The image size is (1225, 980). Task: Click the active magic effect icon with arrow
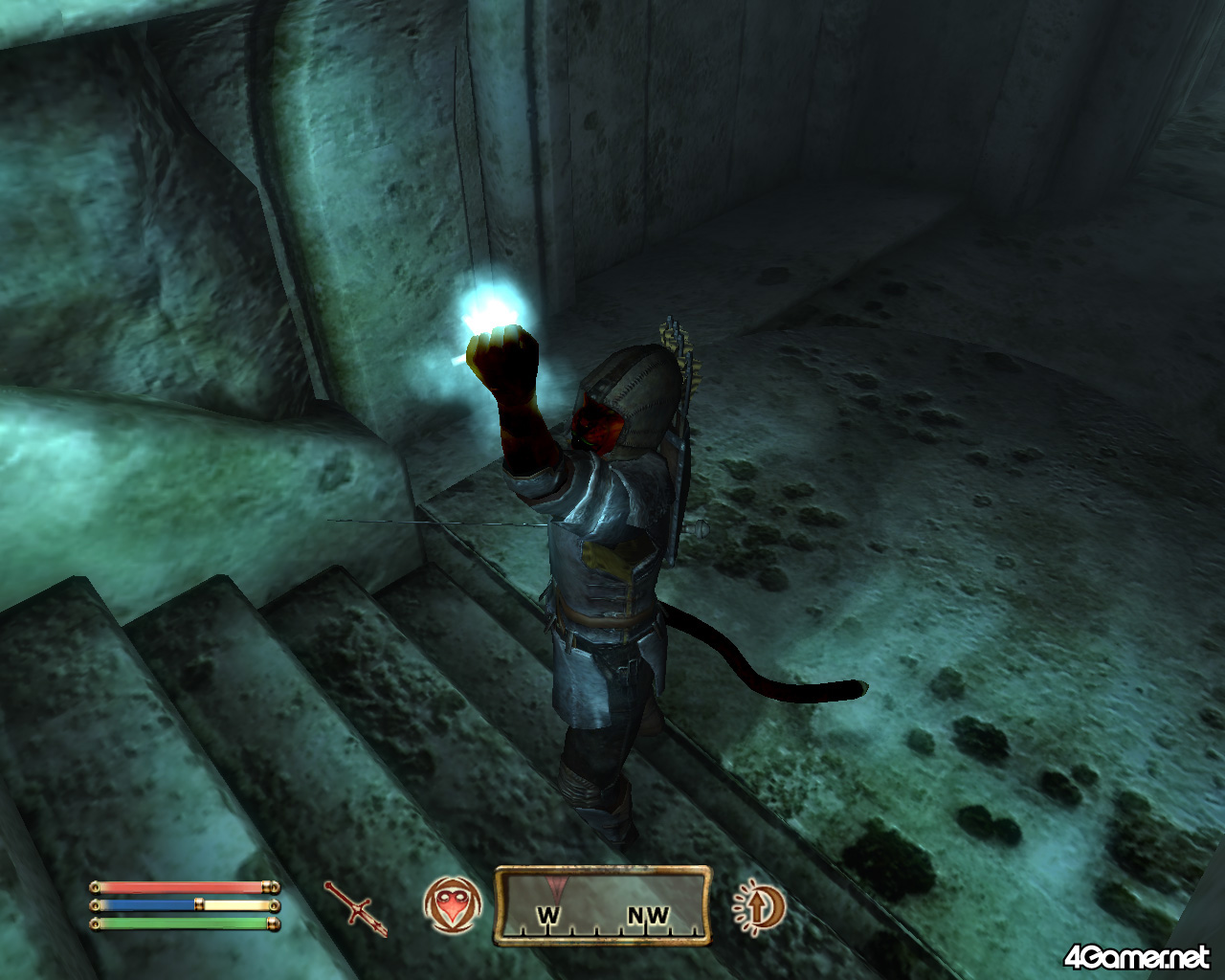point(758,905)
